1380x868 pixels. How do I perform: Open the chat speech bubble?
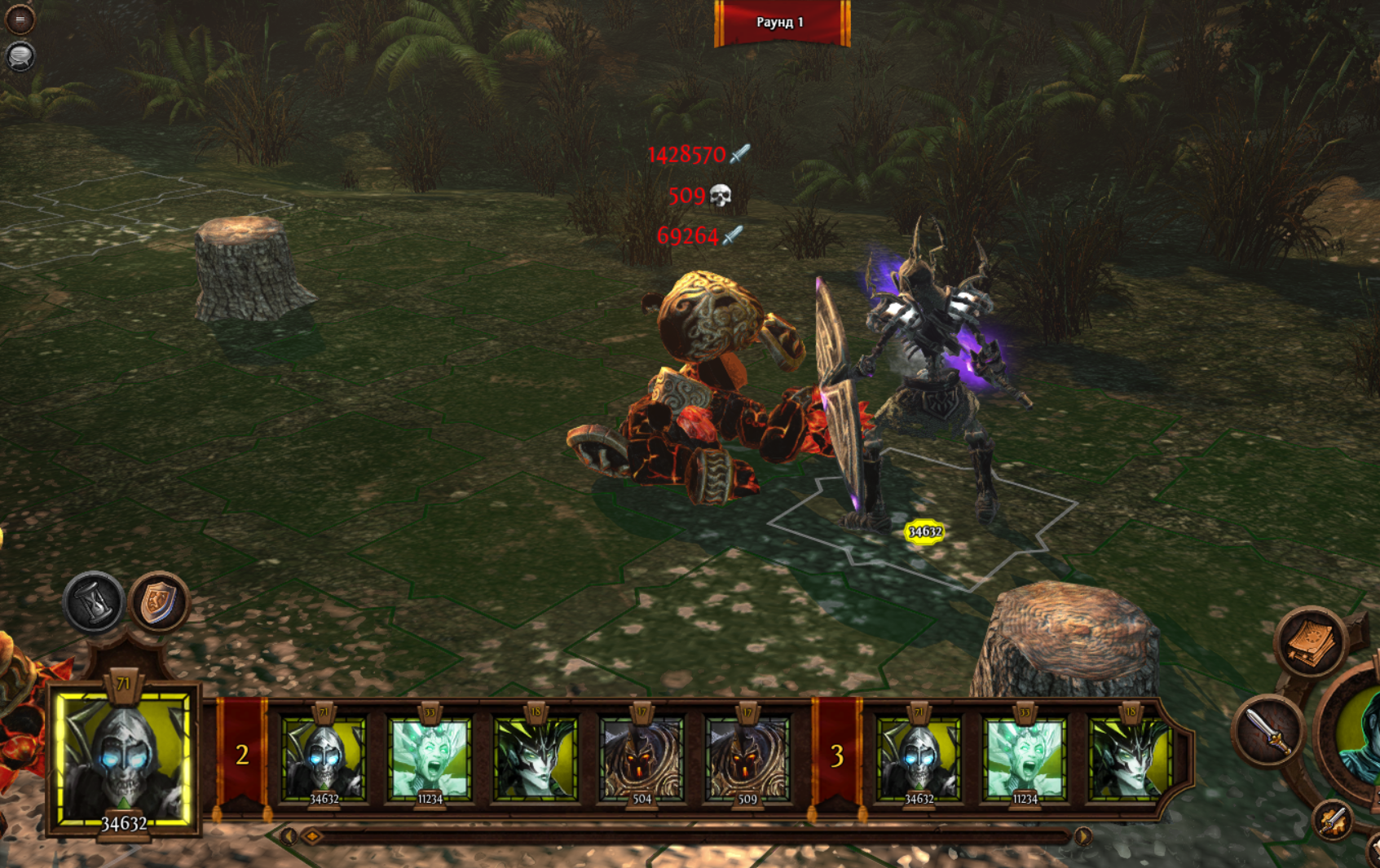[20, 56]
